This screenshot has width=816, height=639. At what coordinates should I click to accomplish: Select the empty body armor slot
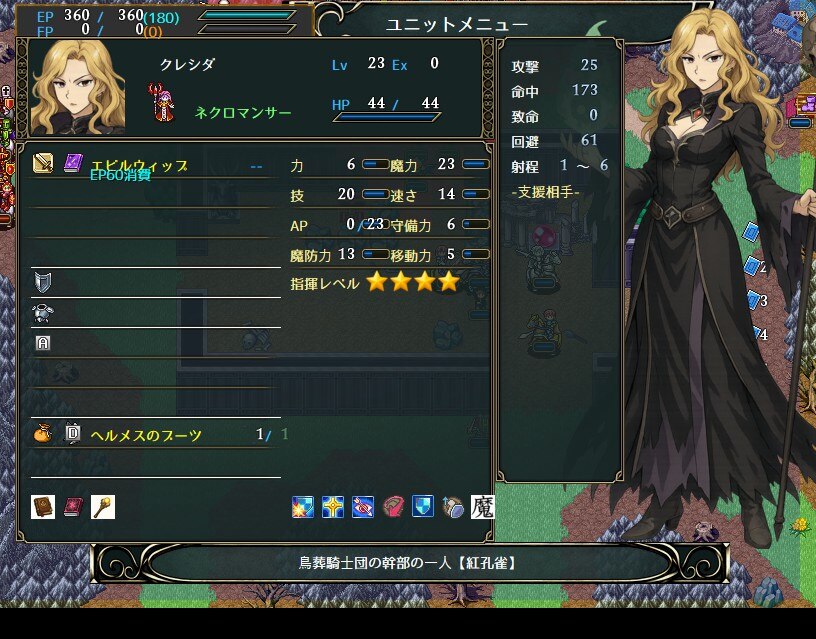[42, 312]
